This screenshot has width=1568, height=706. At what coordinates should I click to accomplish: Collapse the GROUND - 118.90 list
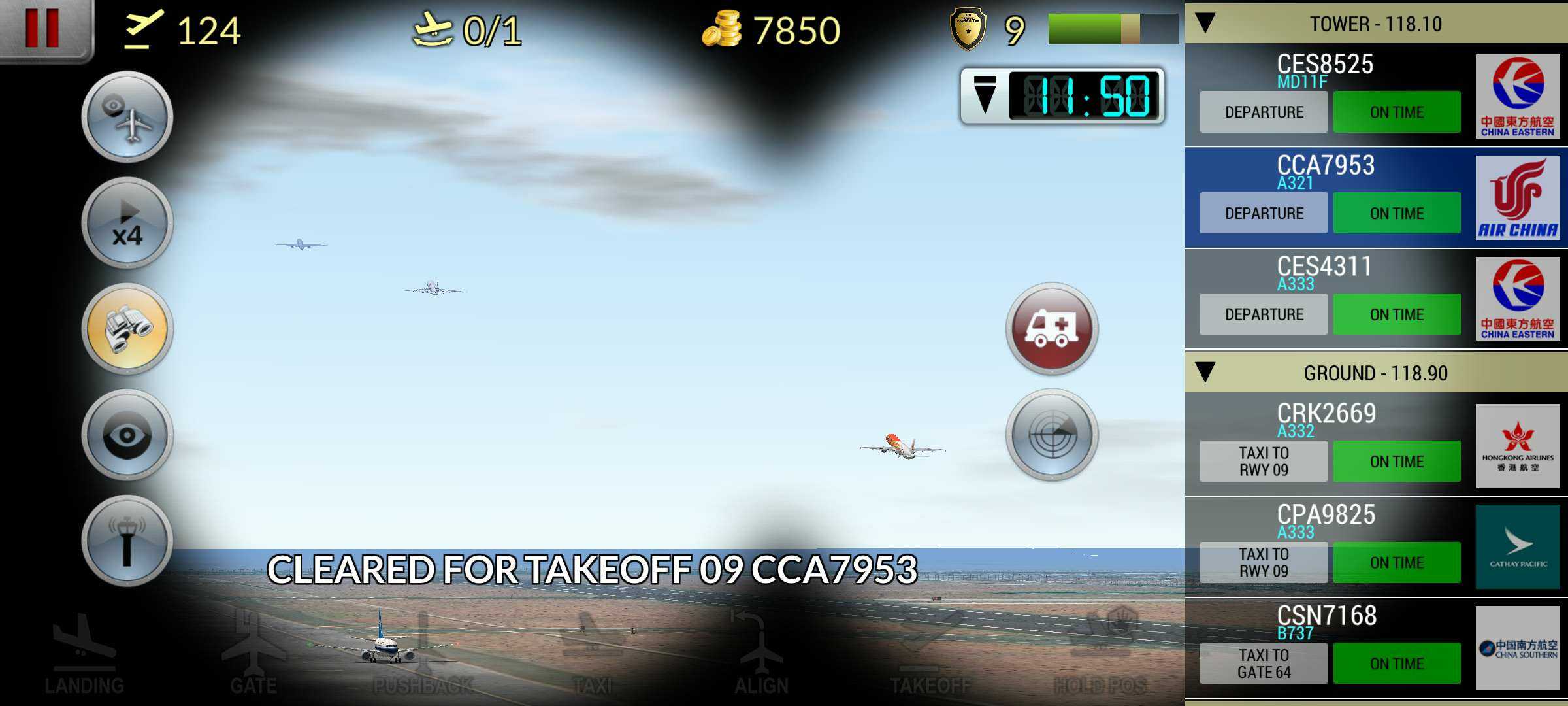[x=1205, y=373]
